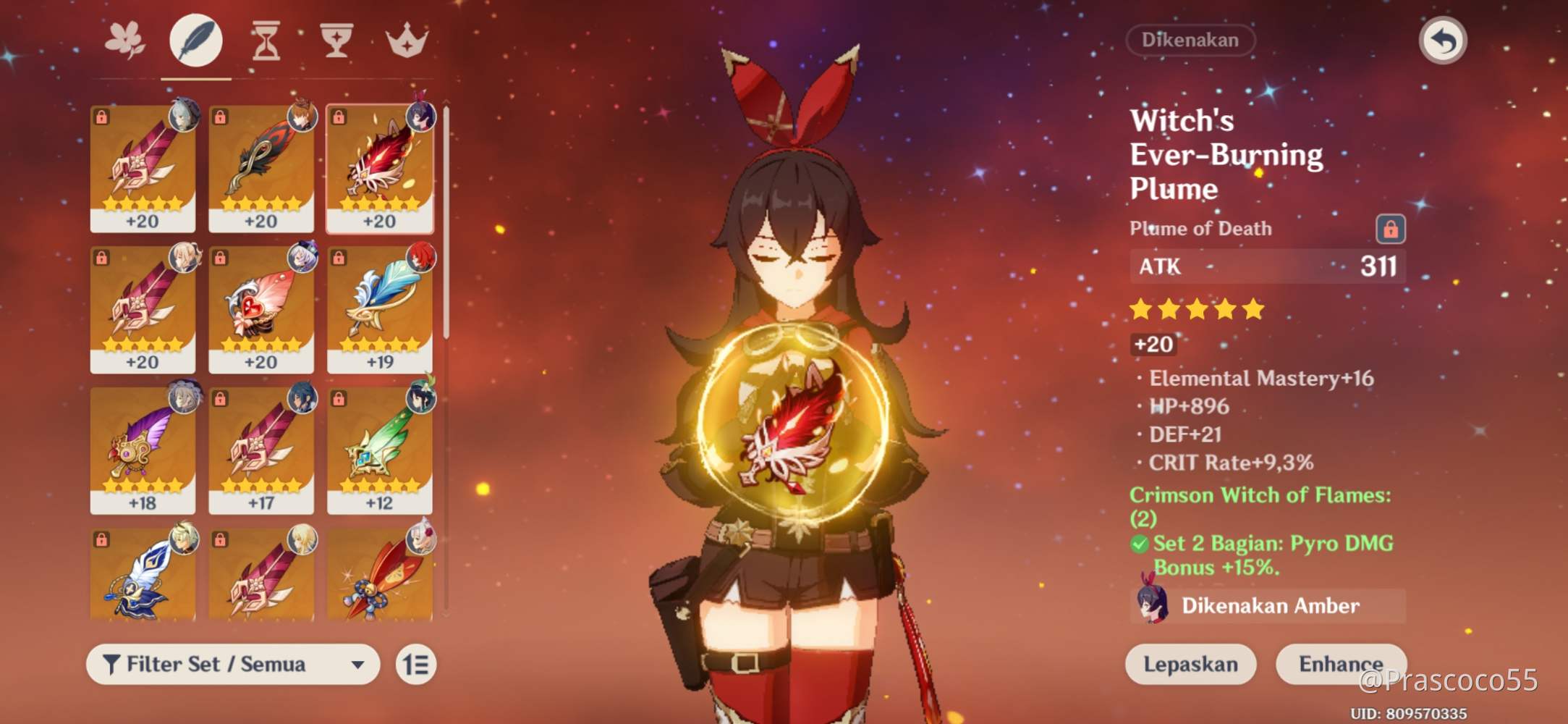Switch to the Sands hourglass tab
1568x724 pixels.
265,41
